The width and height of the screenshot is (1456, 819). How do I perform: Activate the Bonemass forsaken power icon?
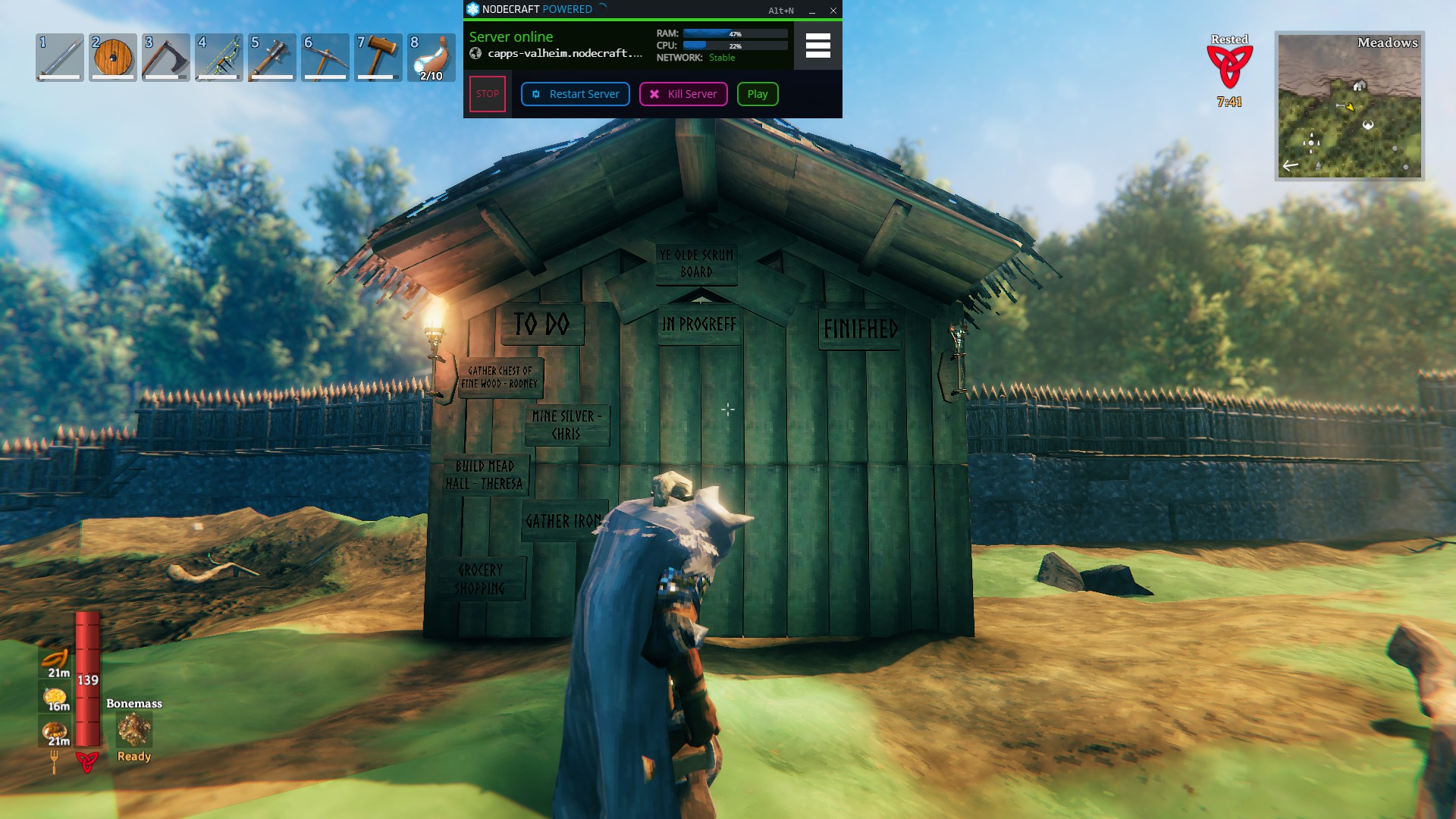pyautogui.click(x=134, y=730)
